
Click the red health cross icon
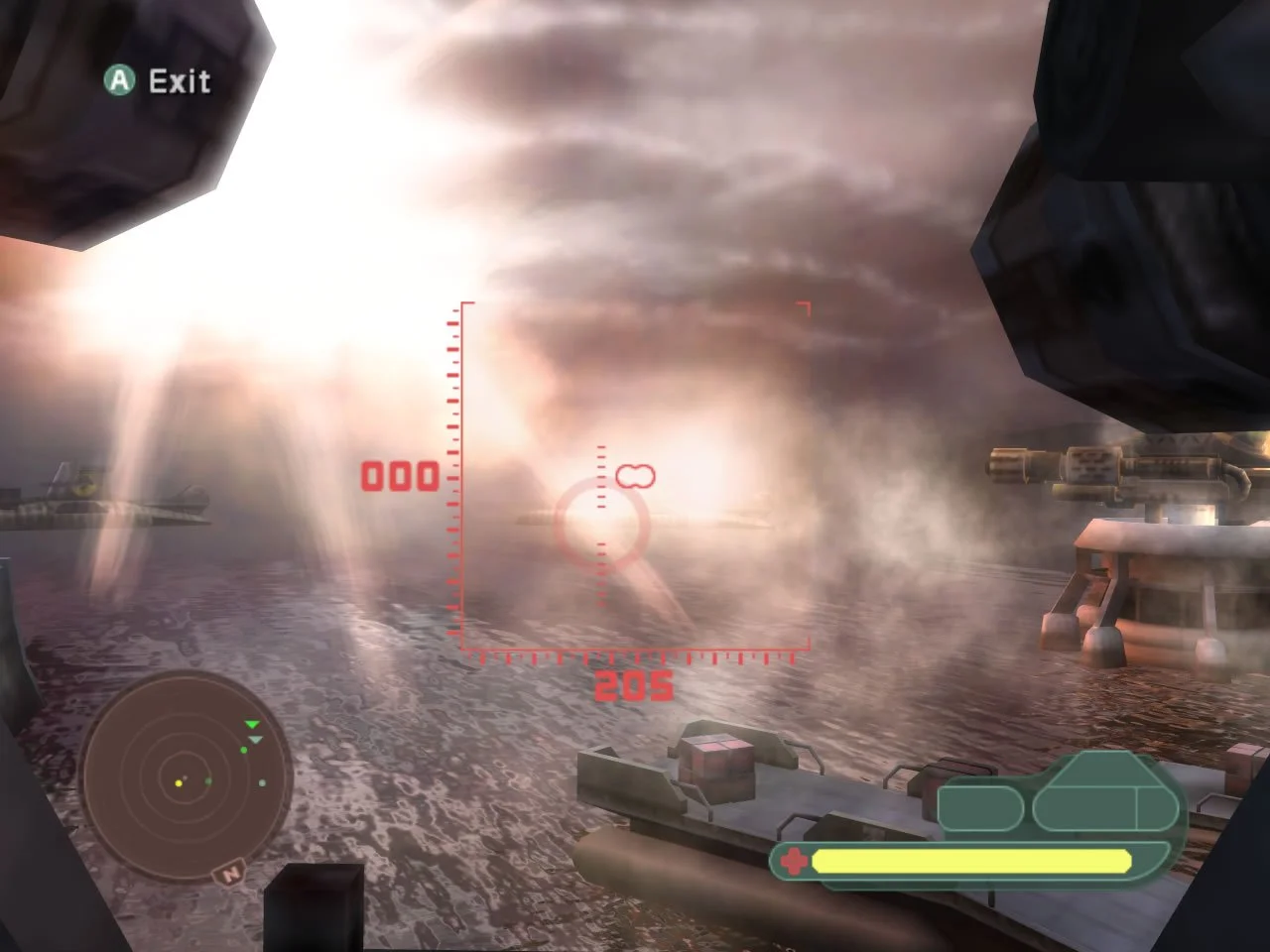pos(794,859)
